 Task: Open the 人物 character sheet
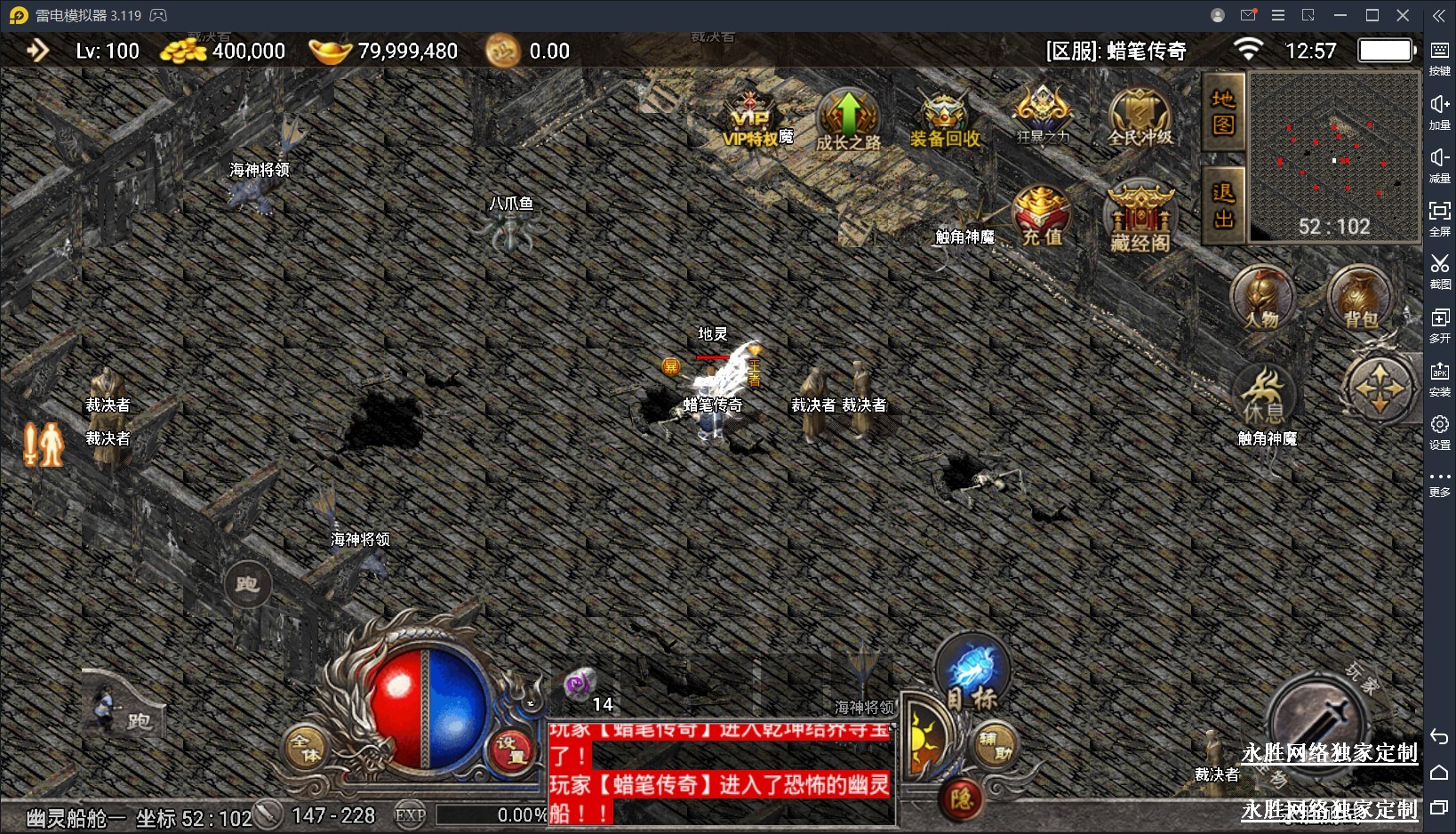[1262, 299]
